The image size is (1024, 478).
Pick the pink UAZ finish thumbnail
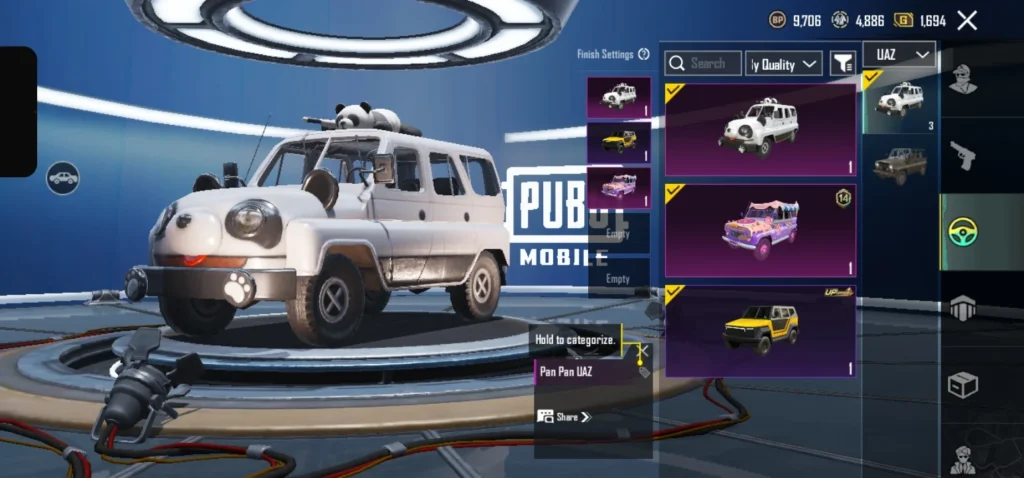coord(618,187)
